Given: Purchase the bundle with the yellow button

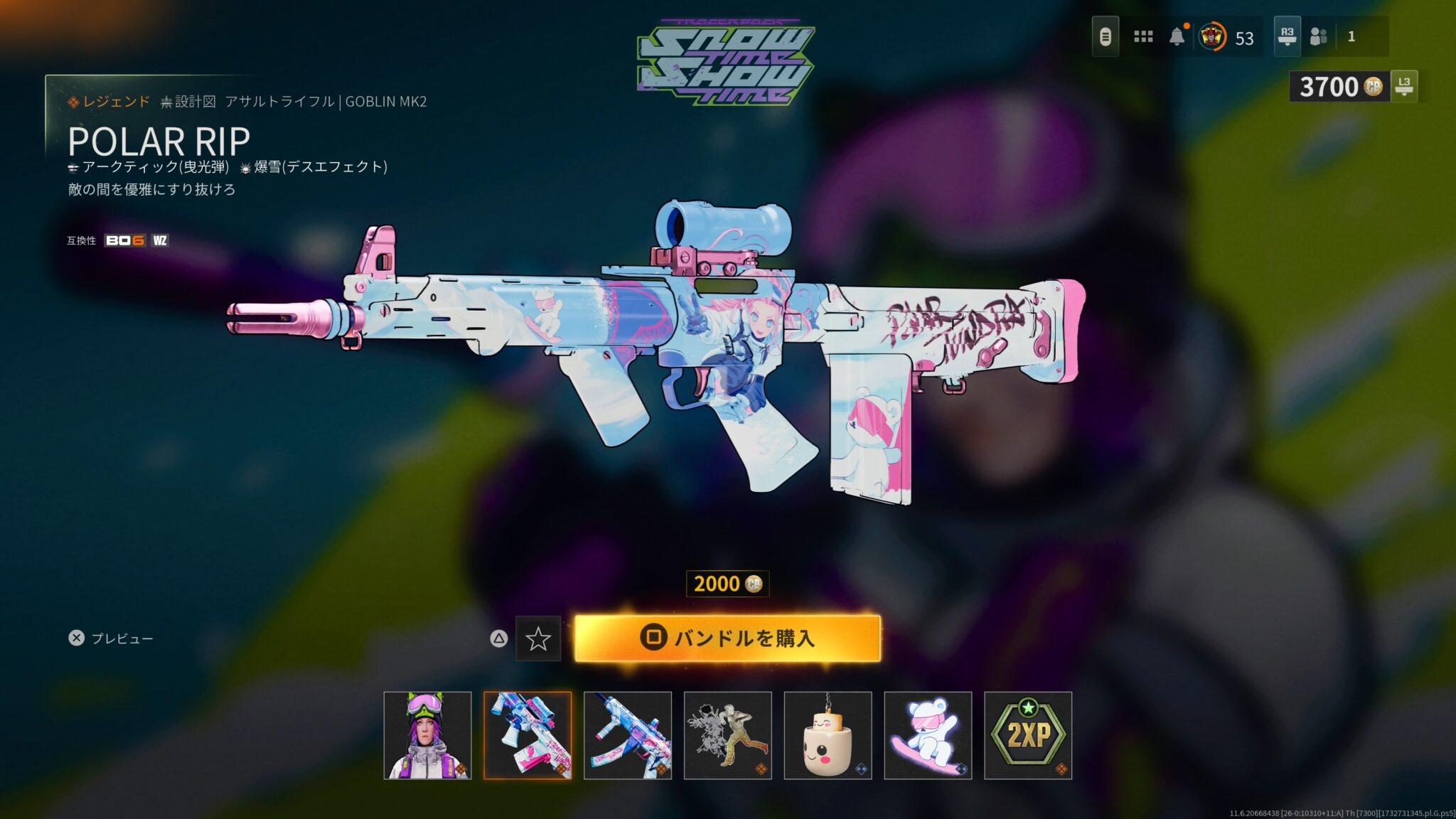Looking at the screenshot, I should 727,638.
